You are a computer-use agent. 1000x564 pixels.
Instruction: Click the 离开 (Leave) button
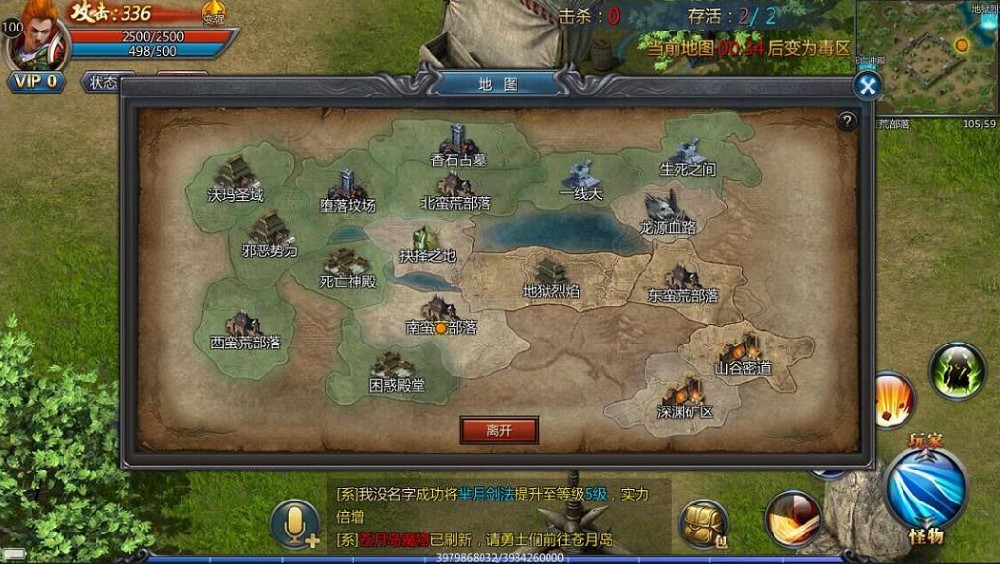(499, 430)
